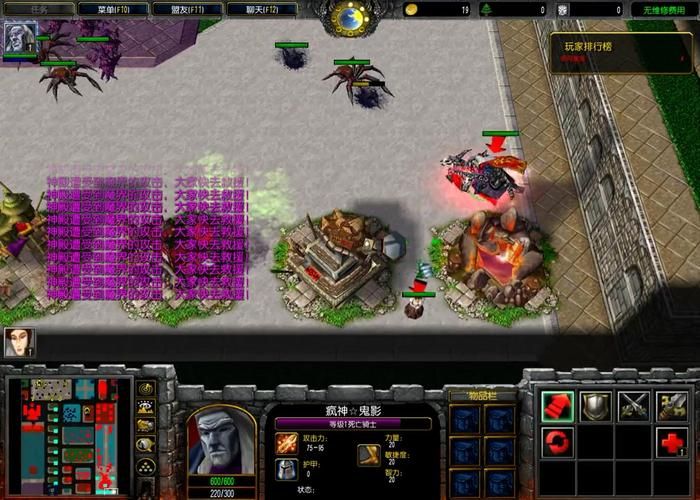Screen dimensions: 700x500
Task: Activate the crossed swords command icon
Action: 634,405
